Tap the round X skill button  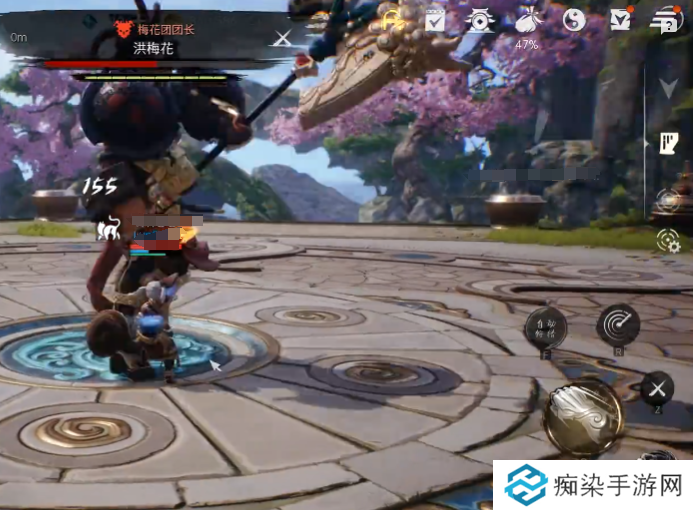[657, 388]
